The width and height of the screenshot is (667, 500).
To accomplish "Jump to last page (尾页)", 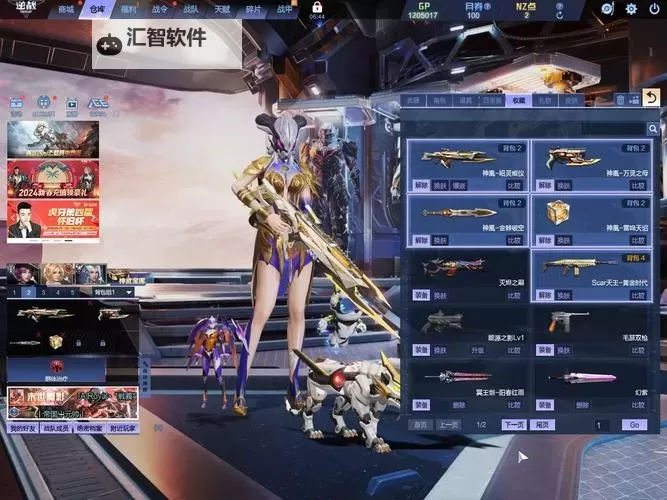I will 544,425.
